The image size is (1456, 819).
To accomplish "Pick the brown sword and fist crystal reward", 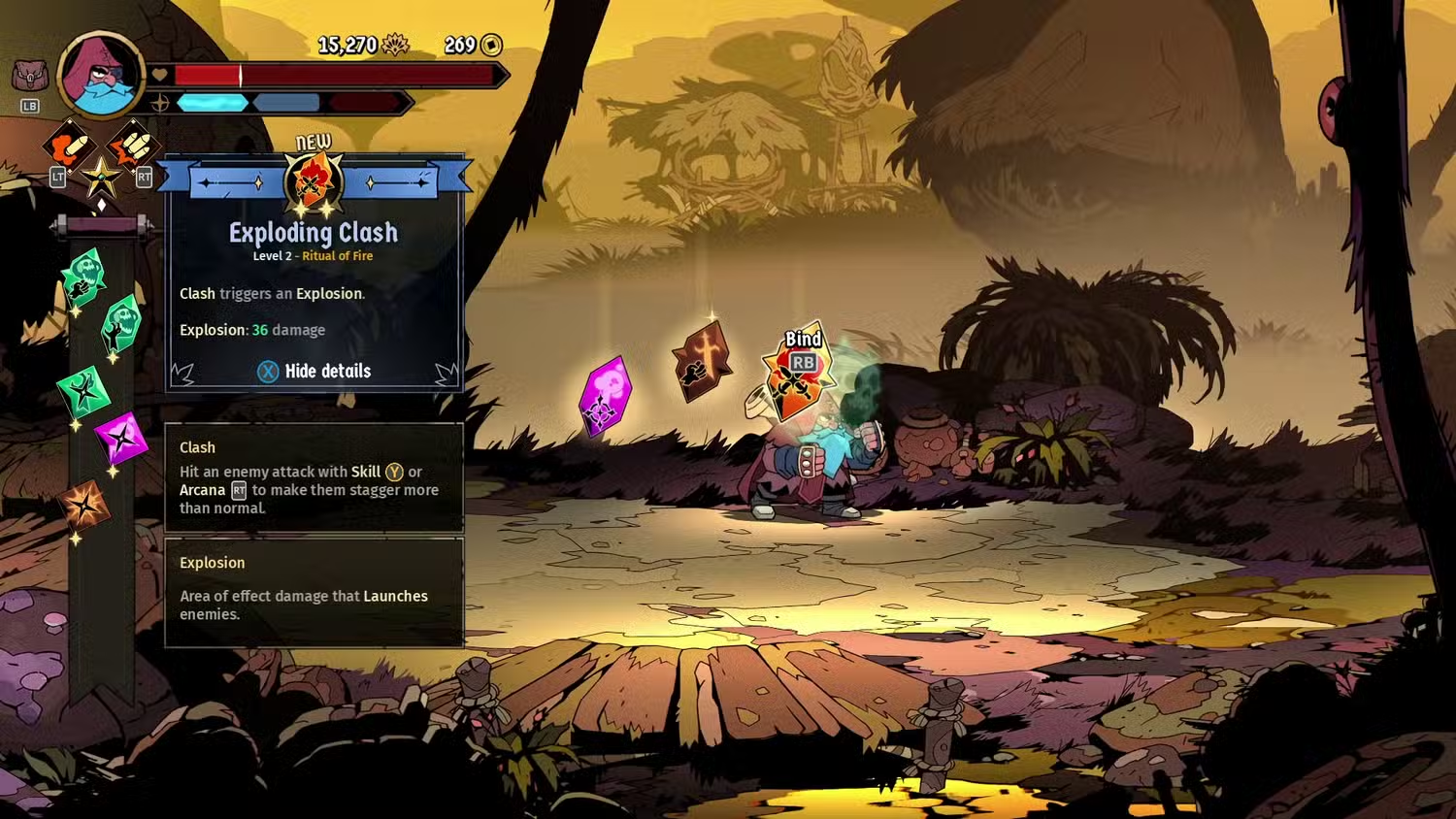I will tap(702, 360).
